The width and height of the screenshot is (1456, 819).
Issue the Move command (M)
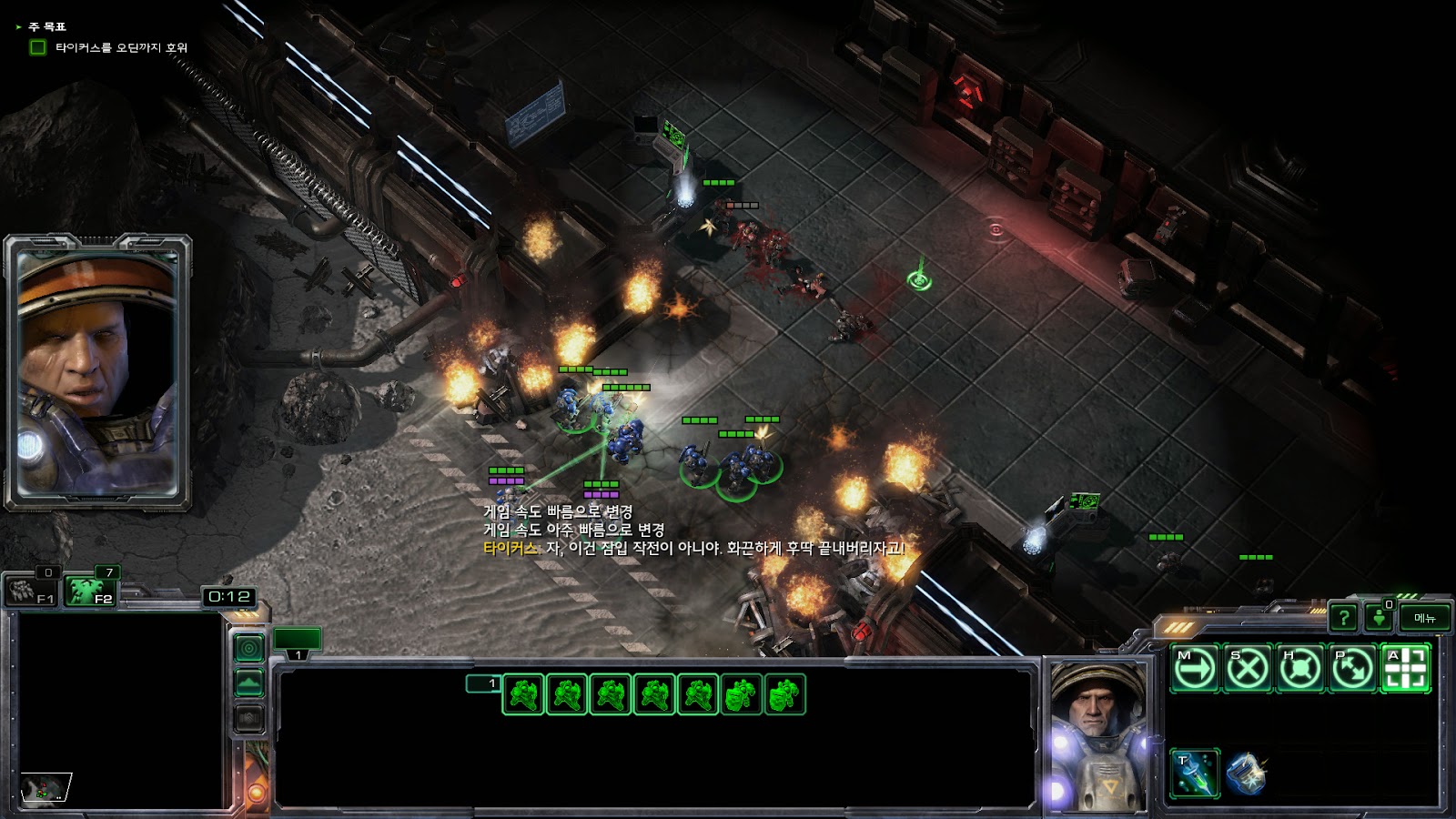1195,669
